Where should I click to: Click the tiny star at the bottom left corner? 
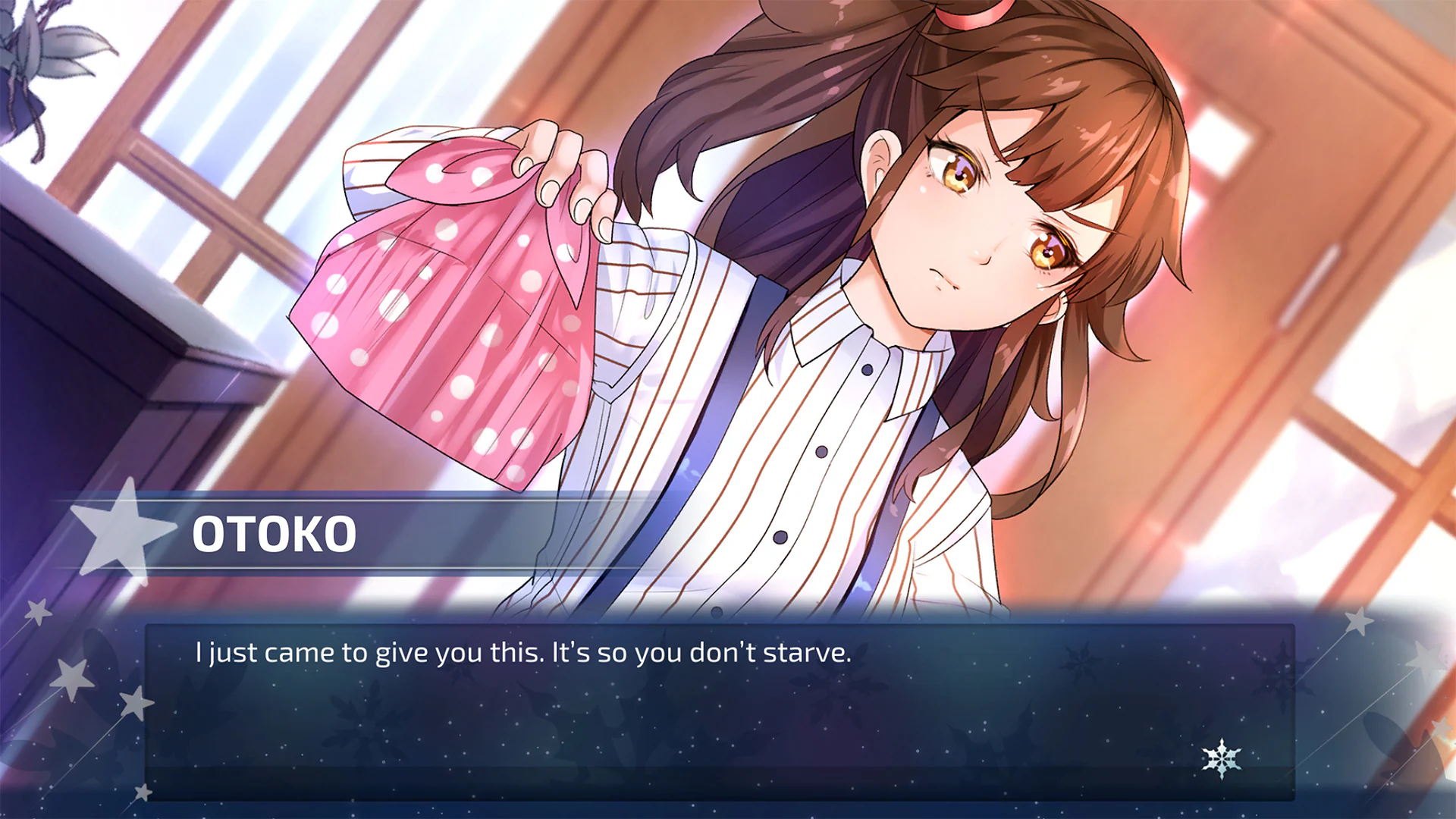click(143, 792)
